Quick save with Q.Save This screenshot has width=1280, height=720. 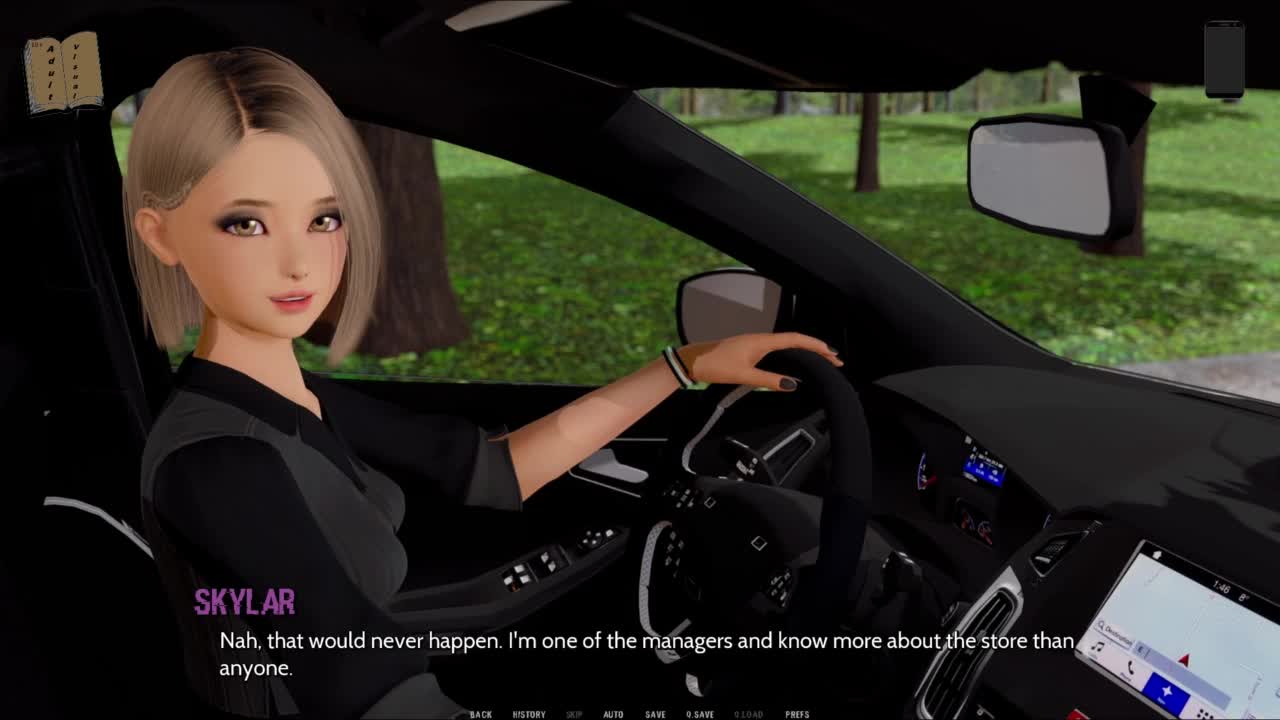point(700,714)
